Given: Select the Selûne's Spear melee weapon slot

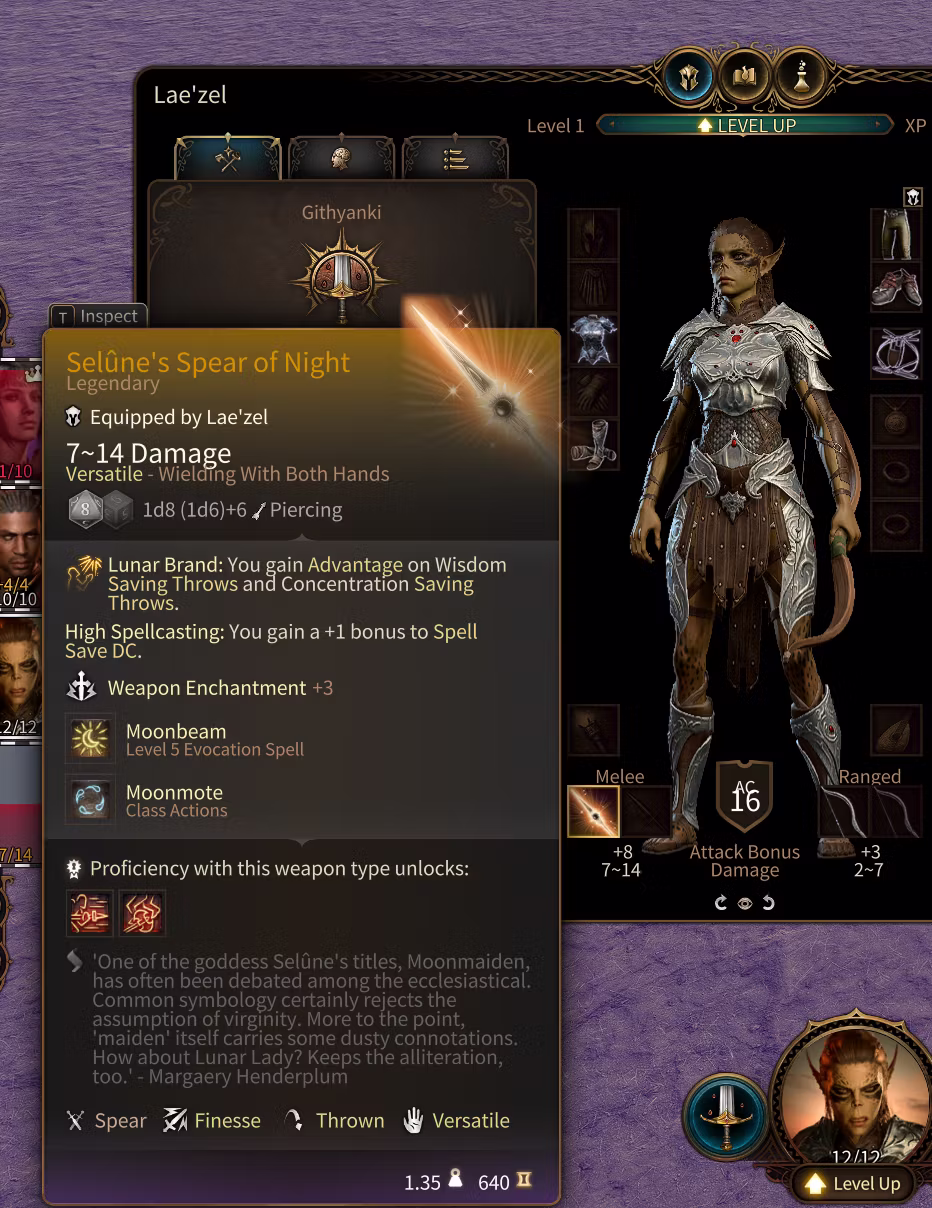Looking at the screenshot, I should pyautogui.click(x=593, y=811).
